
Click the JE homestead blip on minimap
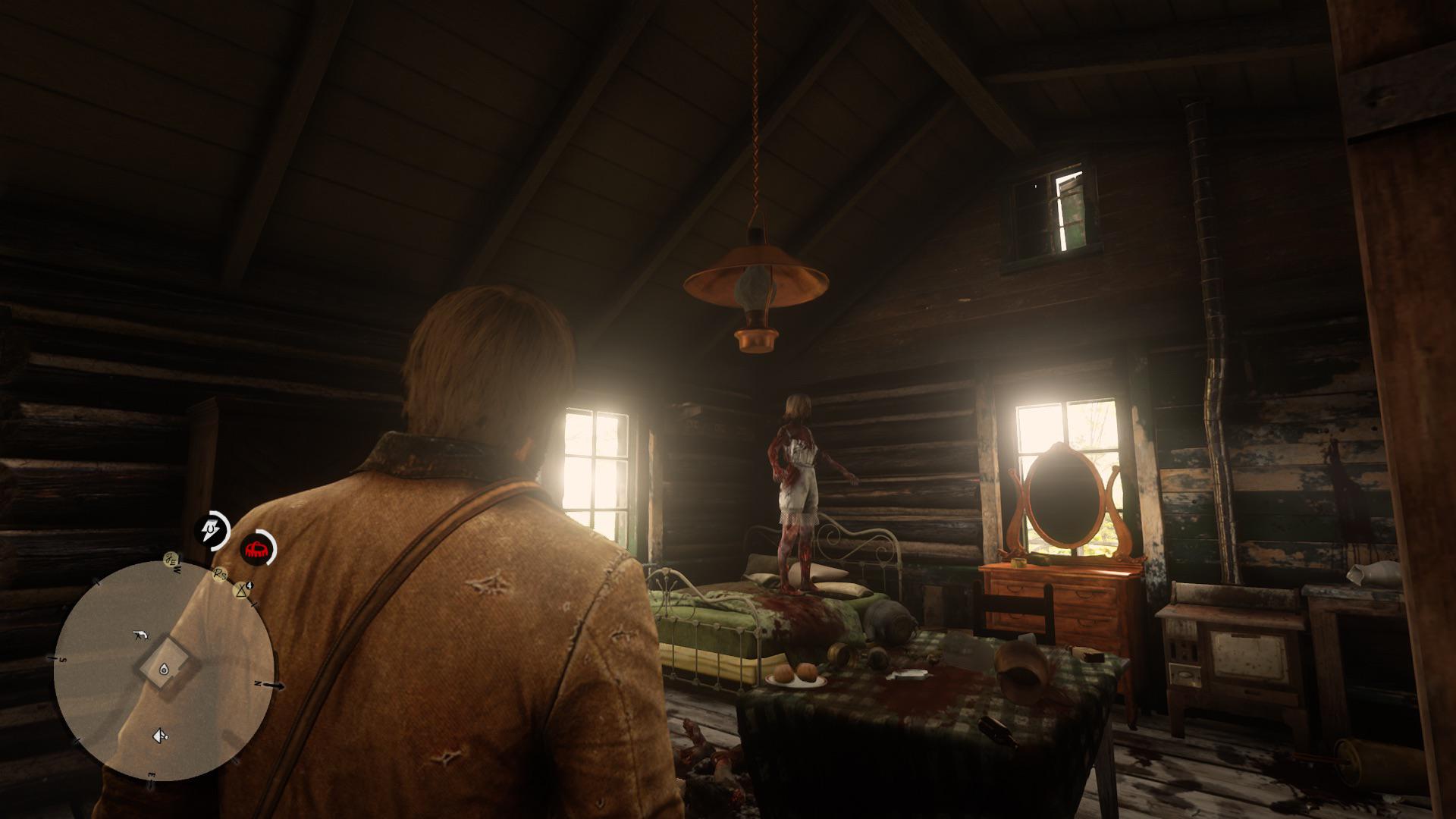click(x=171, y=560)
